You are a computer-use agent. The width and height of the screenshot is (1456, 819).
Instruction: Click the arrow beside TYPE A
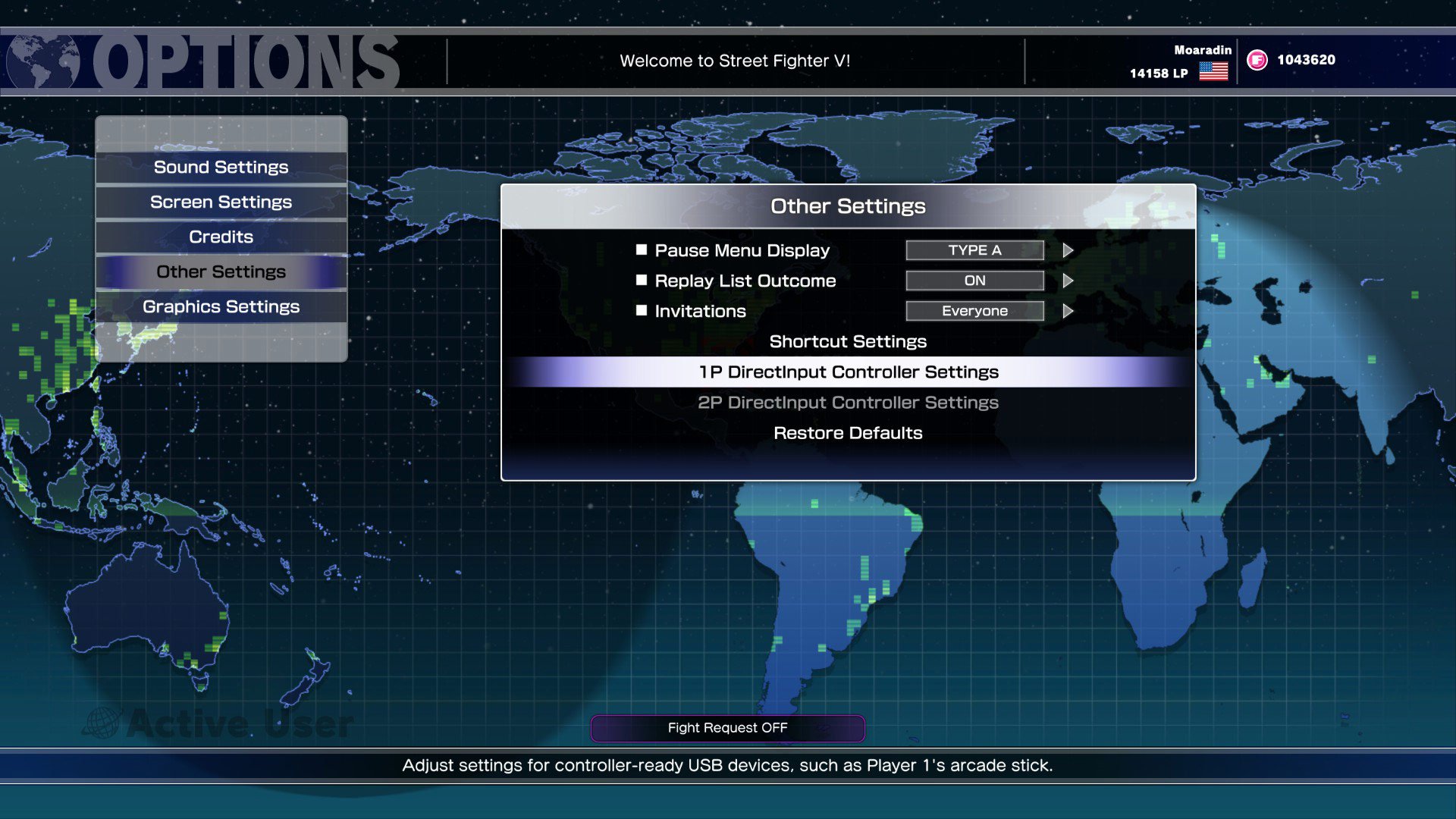(1068, 250)
